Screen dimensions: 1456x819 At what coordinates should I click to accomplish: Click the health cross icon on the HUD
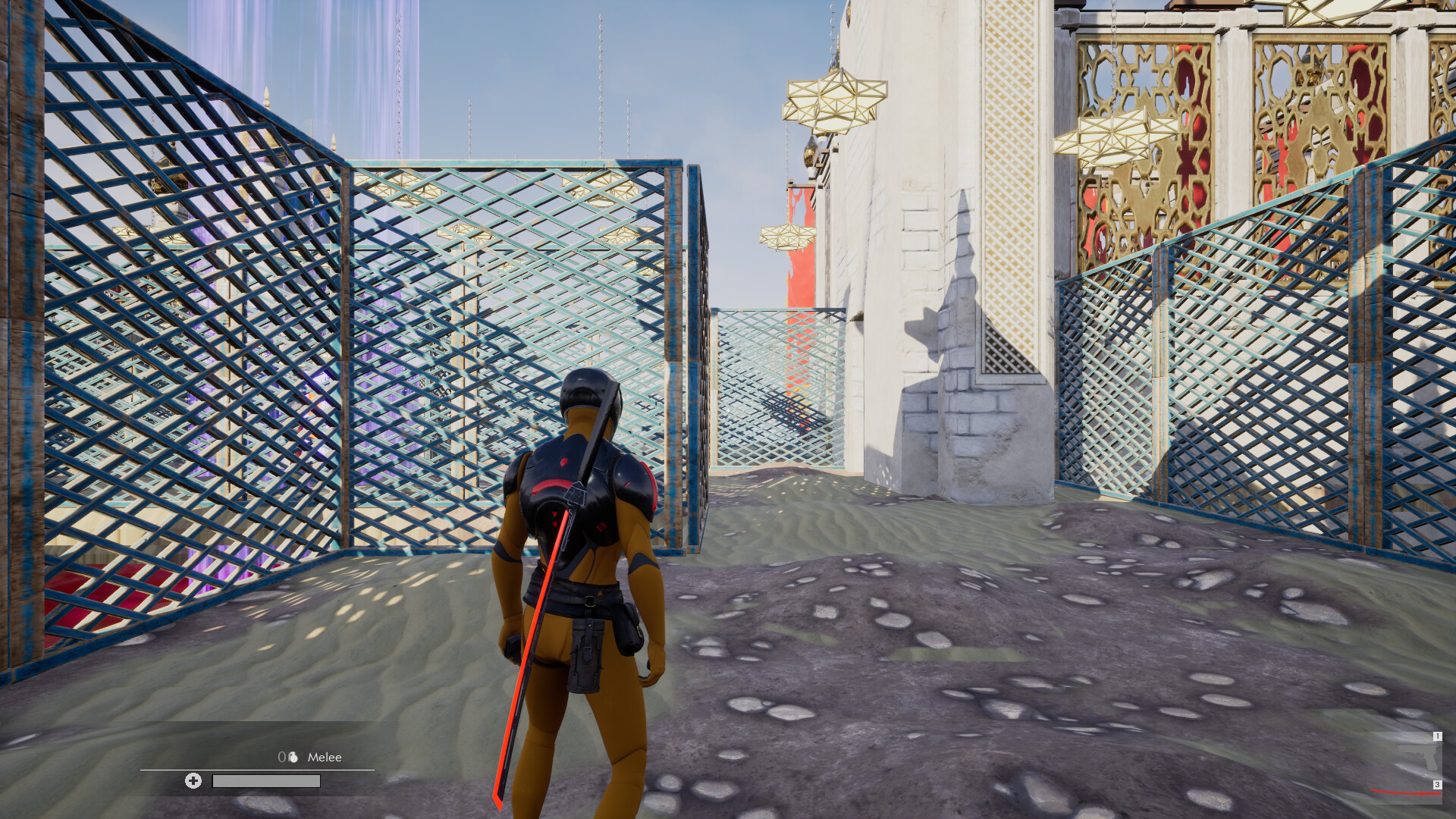(193, 782)
